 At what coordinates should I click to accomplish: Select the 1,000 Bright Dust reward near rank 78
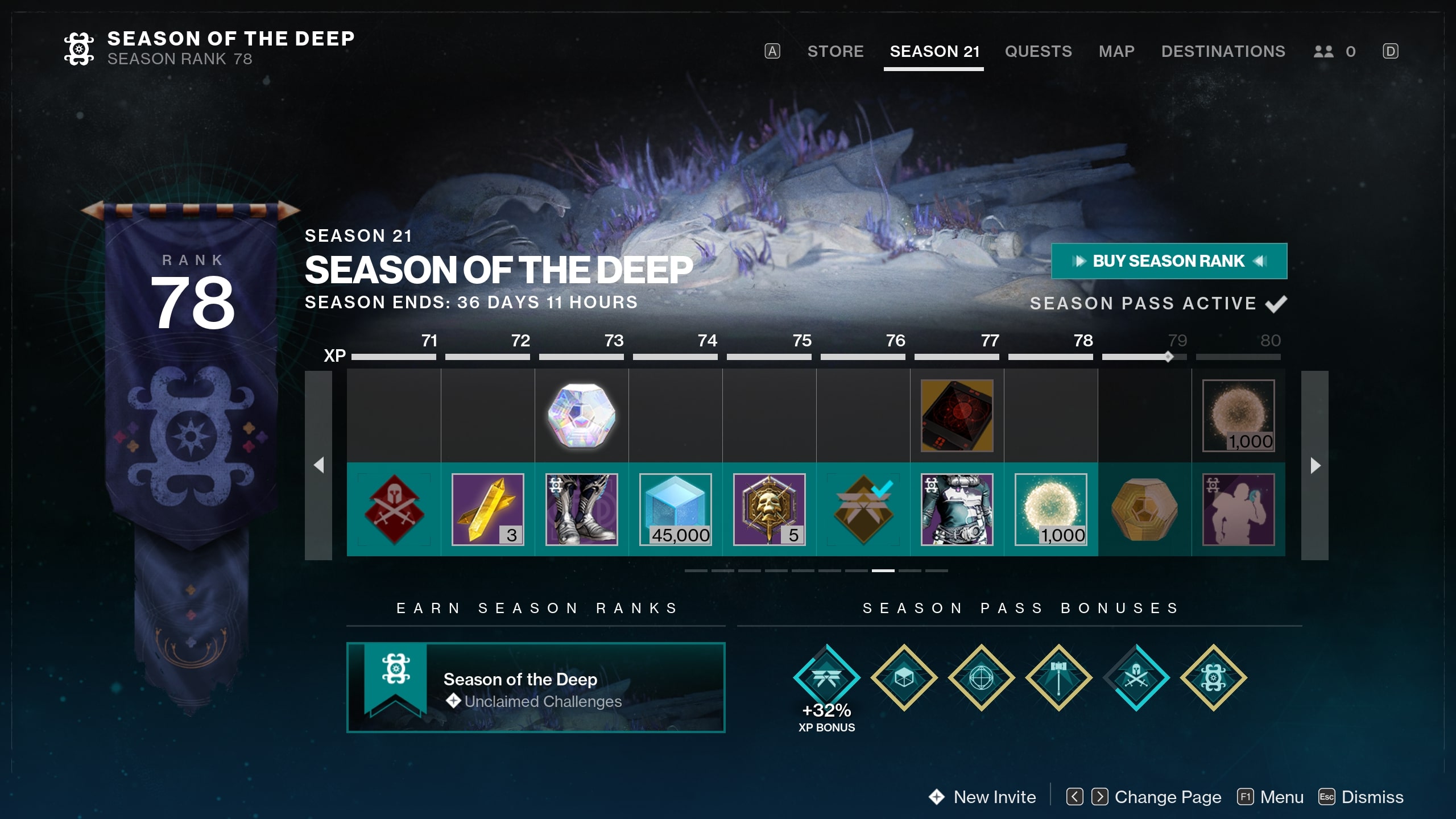(x=1050, y=509)
